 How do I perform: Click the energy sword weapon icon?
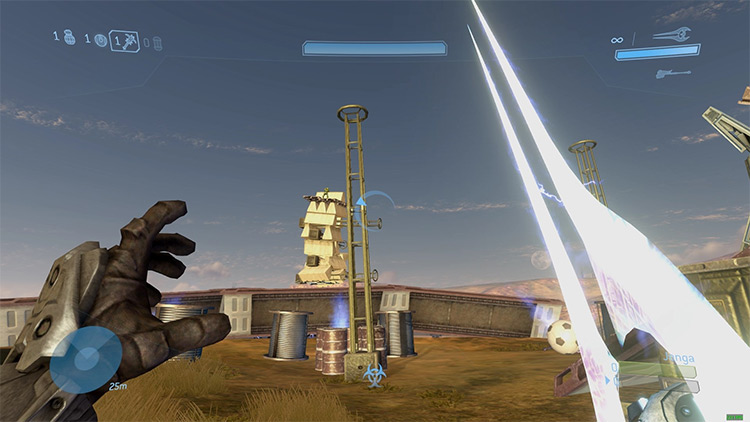click(669, 34)
